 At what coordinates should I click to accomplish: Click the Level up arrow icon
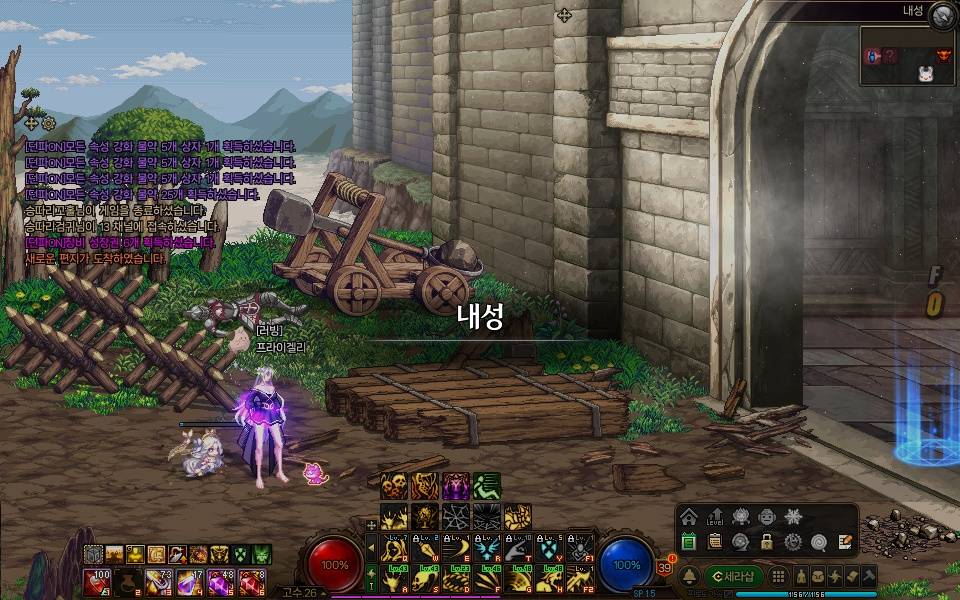coord(714,517)
